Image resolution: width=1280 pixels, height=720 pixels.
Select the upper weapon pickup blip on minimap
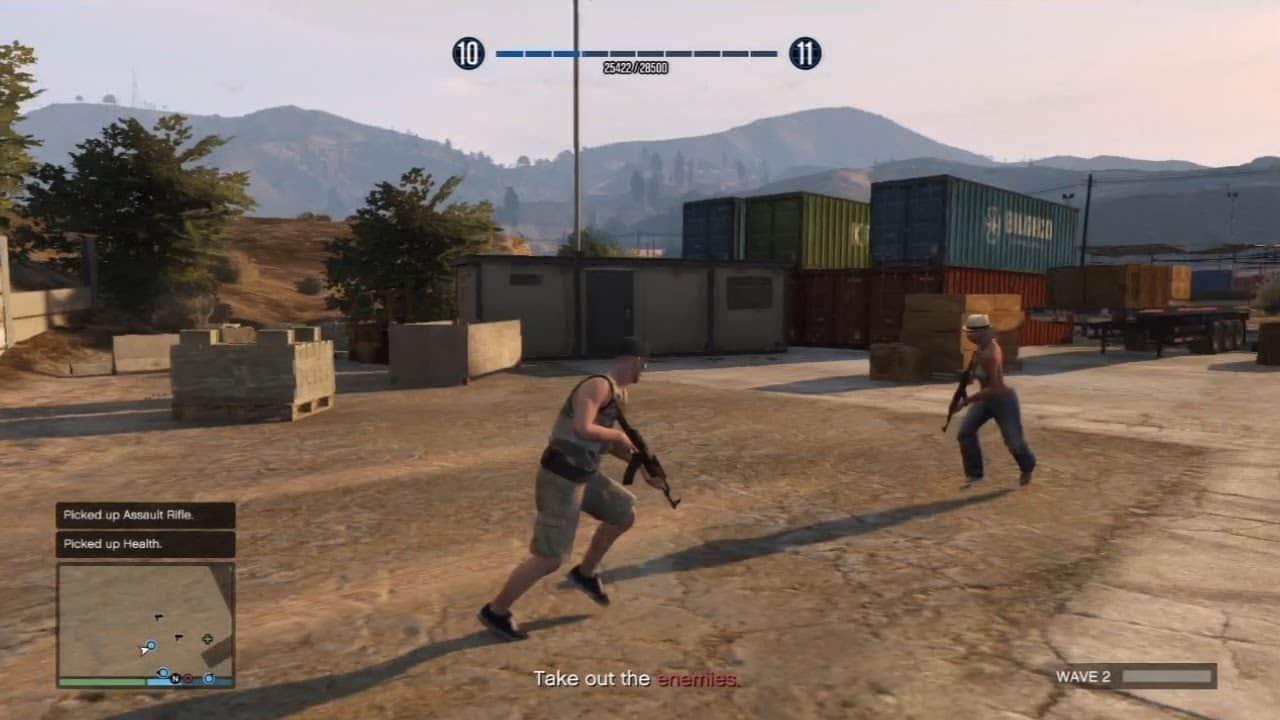(x=159, y=617)
